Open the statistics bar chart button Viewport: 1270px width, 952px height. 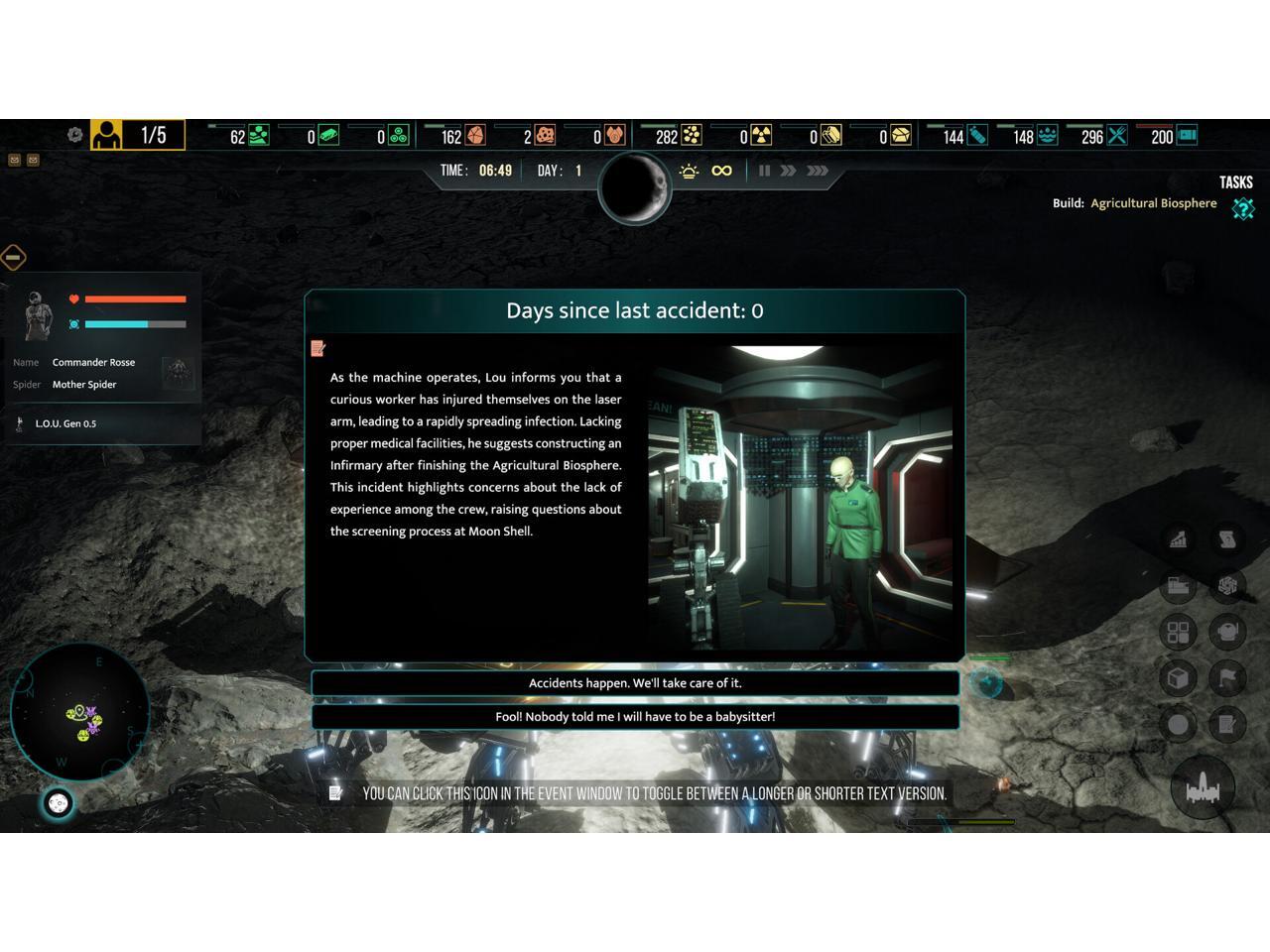(1178, 539)
